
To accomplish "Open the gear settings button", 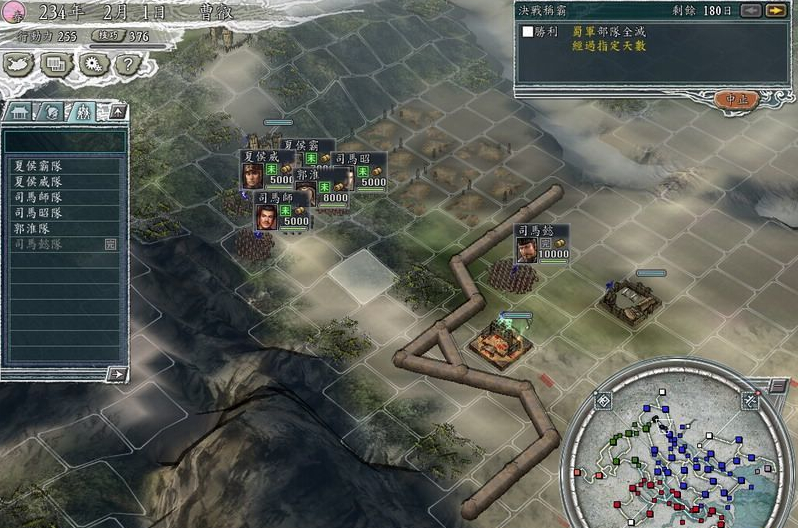I will 92,64.
